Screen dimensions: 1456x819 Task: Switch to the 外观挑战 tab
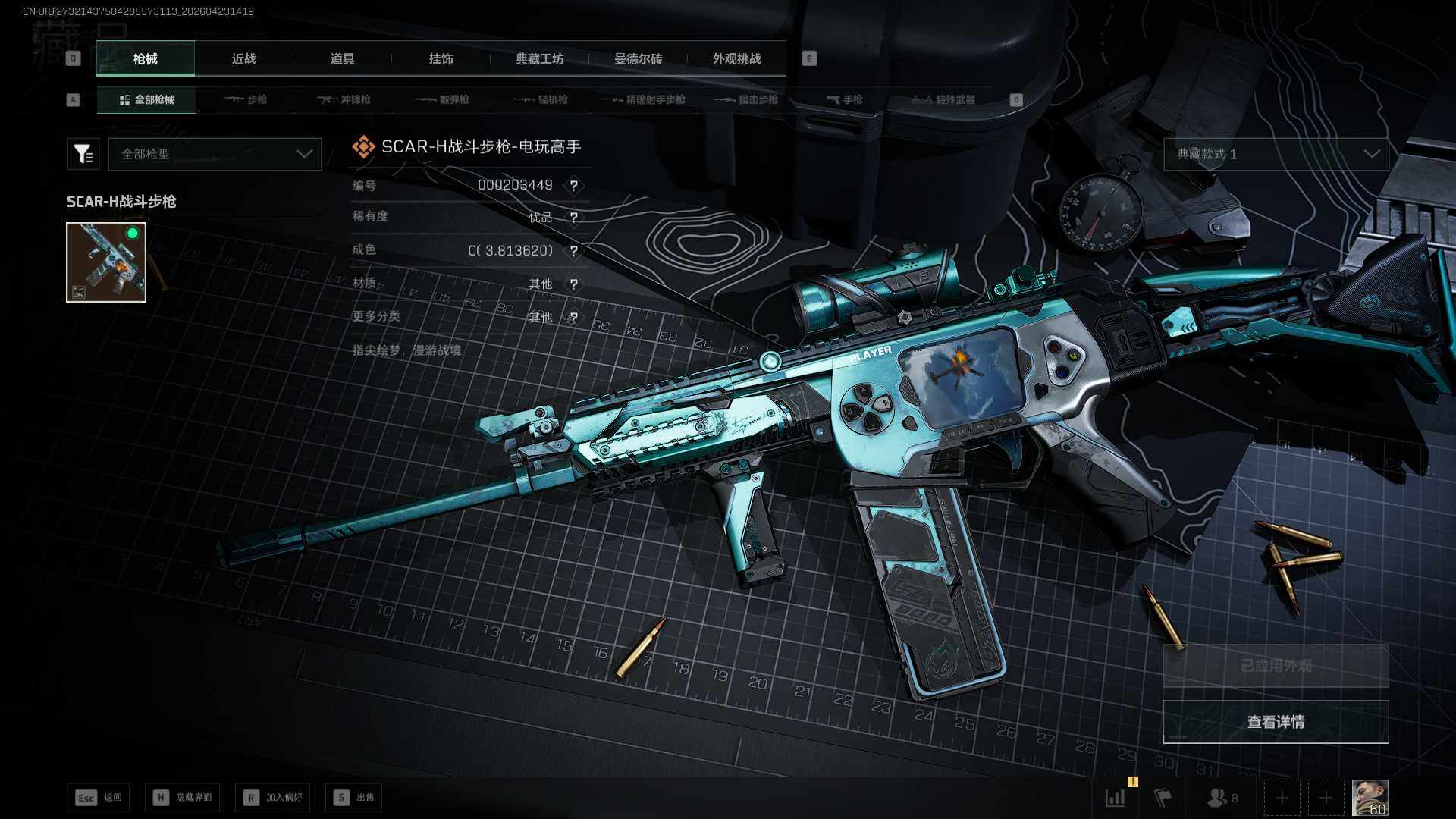click(736, 58)
